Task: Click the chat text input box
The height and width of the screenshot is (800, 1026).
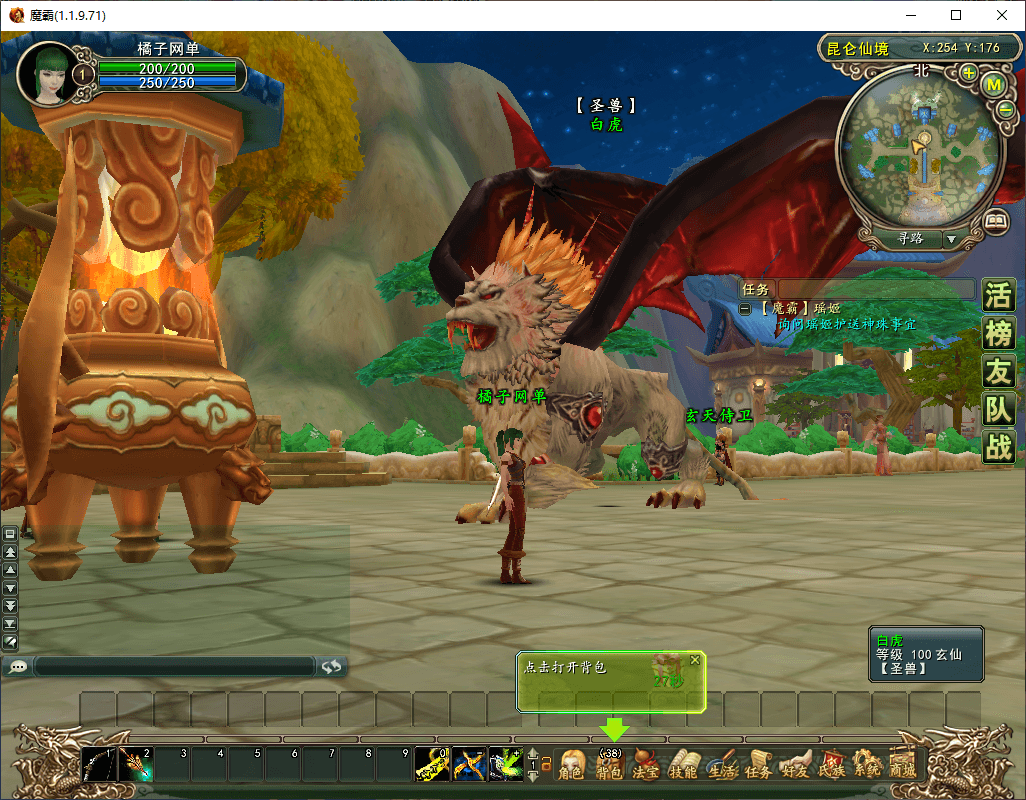Action: 175,666
